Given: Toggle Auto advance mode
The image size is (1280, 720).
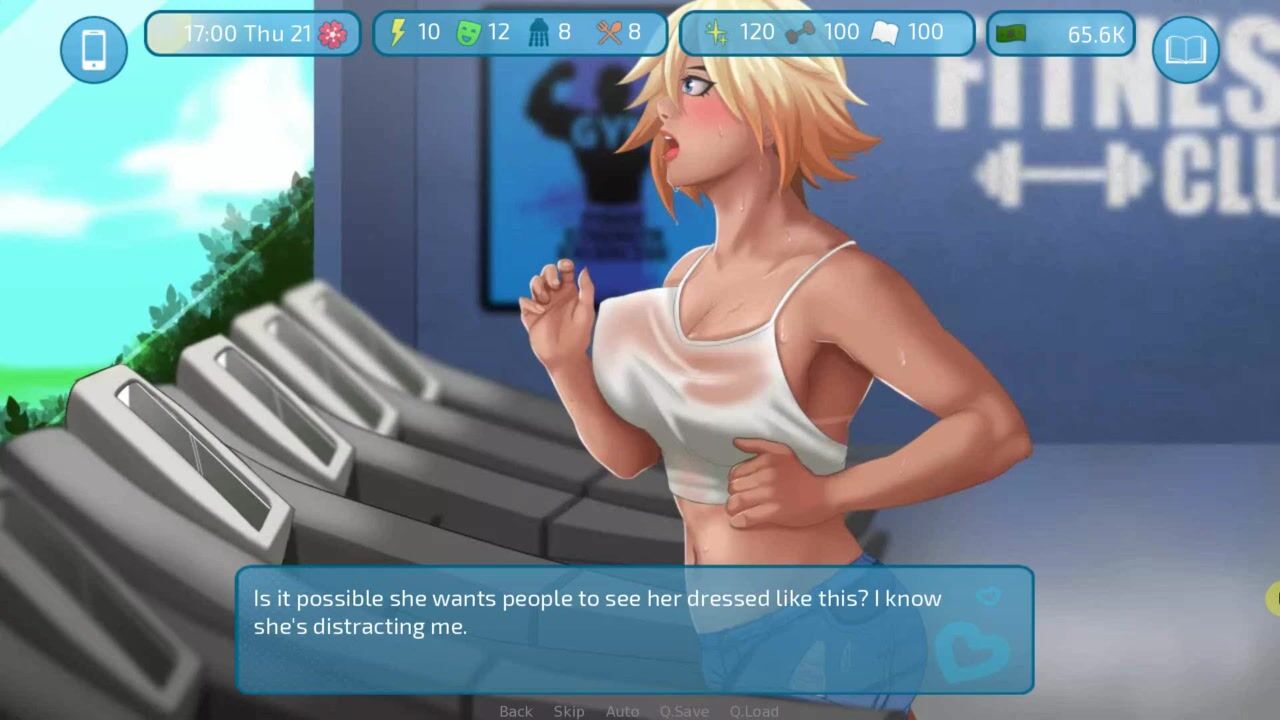Looking at the screenshot, I should click(x=622, y=711).
